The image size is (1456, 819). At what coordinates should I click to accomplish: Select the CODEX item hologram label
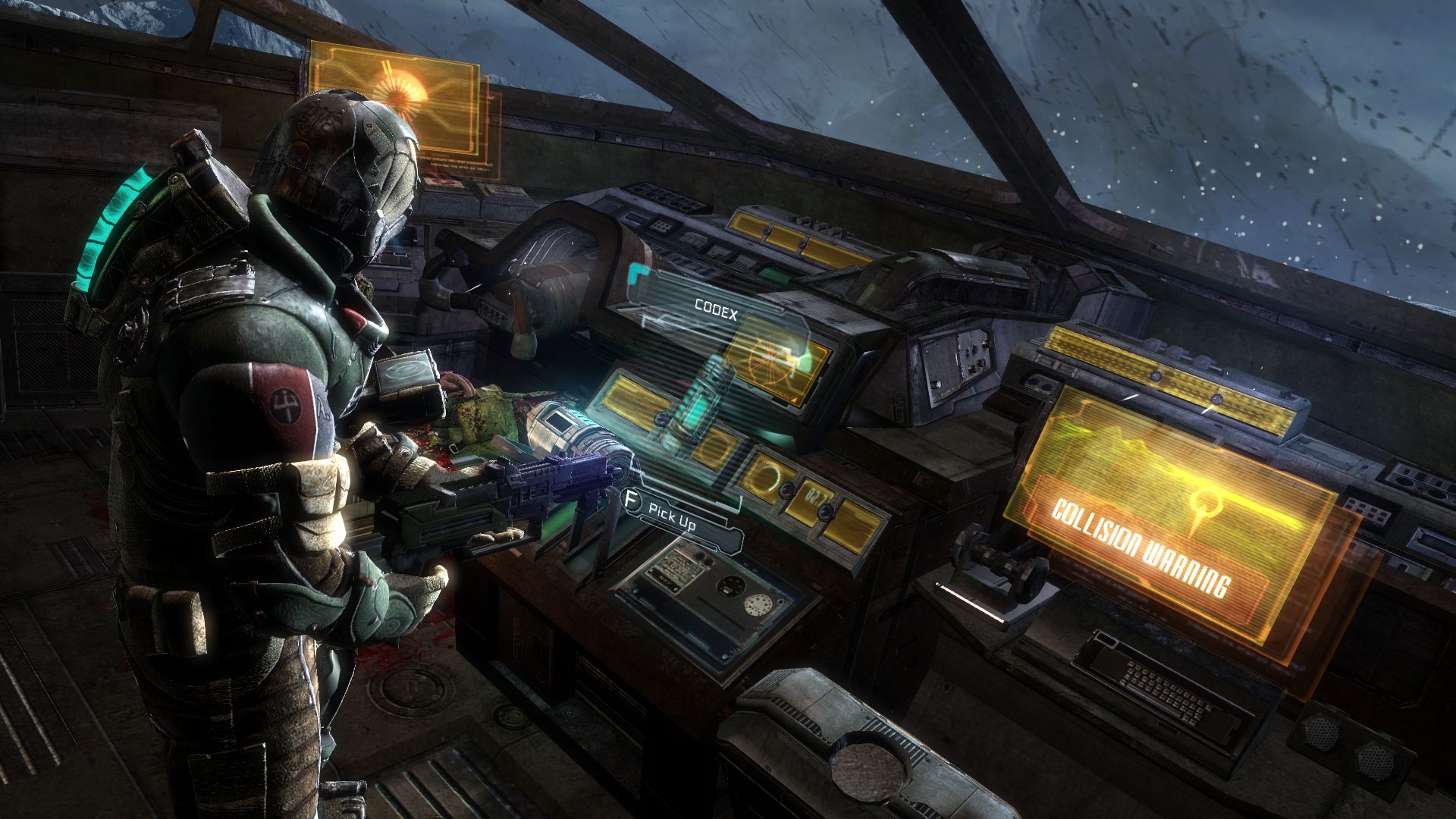(715, 309)
